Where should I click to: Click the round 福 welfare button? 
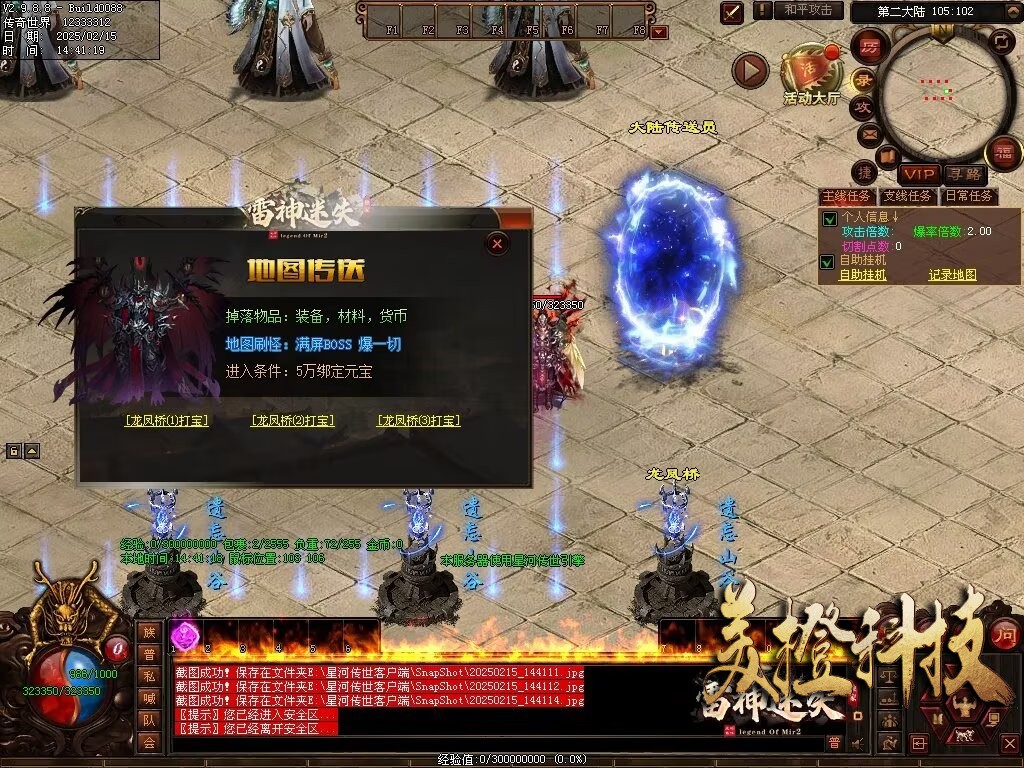point(1003,153)
